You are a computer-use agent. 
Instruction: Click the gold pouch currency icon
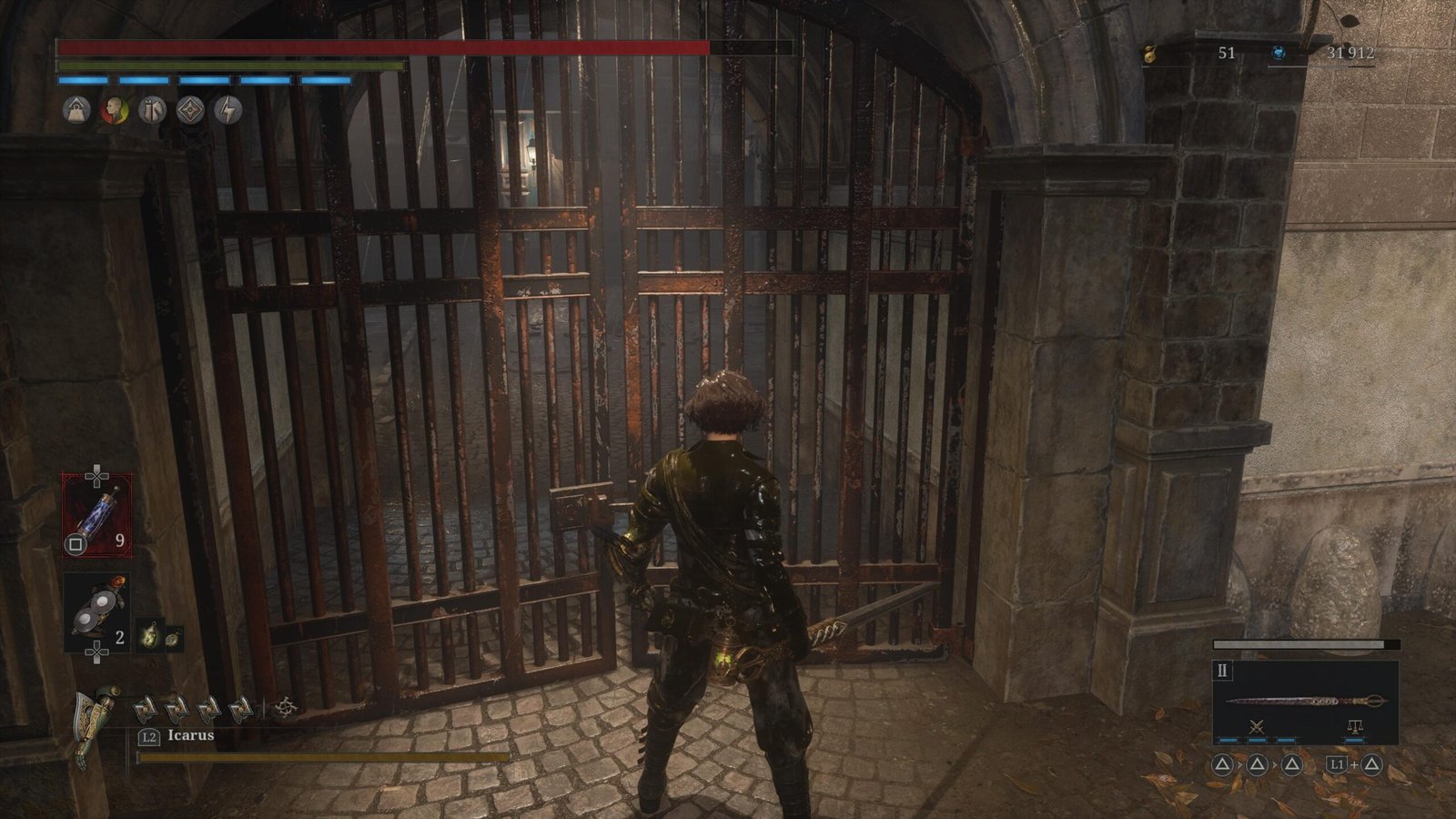1150,55
